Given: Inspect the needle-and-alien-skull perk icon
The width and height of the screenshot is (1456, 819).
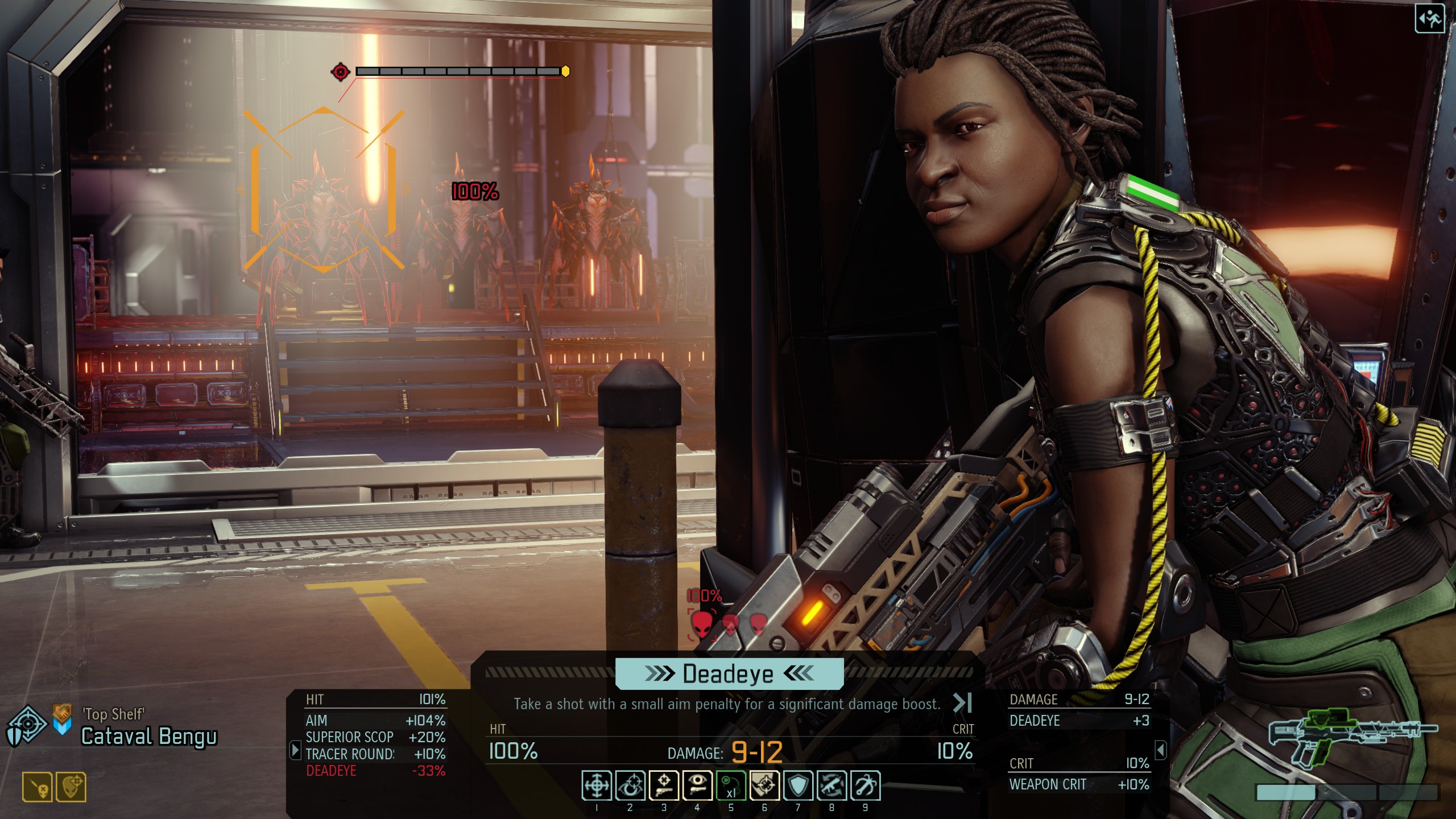Looking at the screenshot, I should tap(38, 787).
